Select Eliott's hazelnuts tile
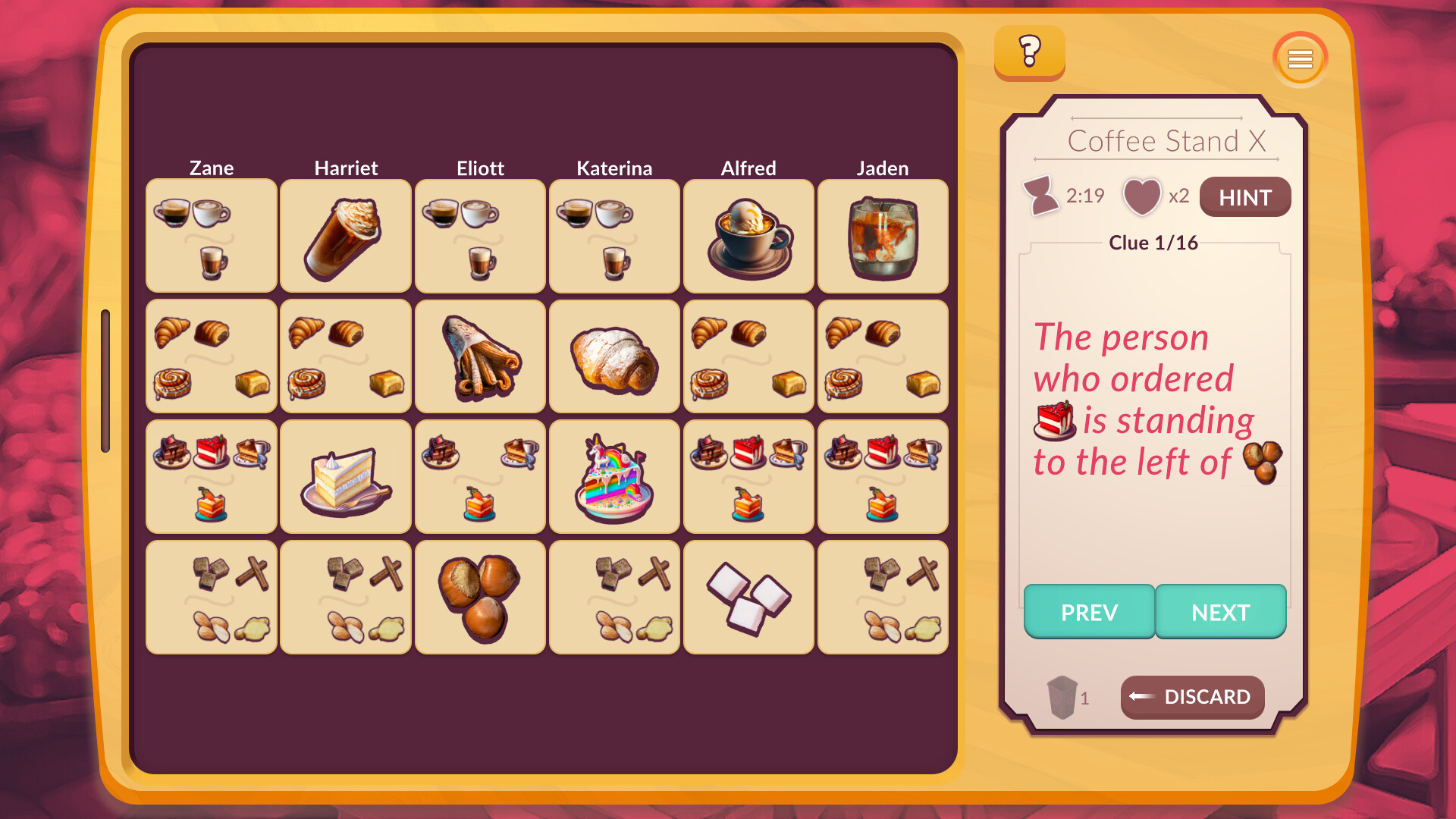 (480, 597)
